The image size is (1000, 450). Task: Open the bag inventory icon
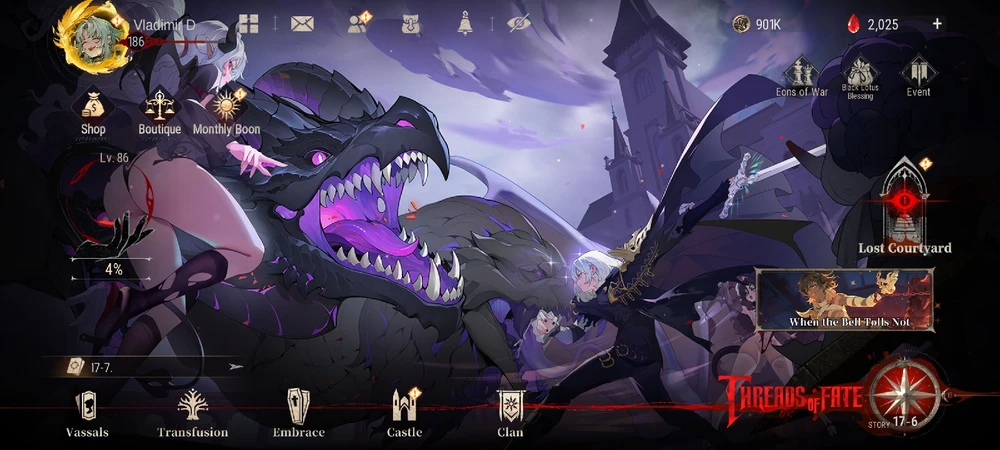tap(410, 25)
